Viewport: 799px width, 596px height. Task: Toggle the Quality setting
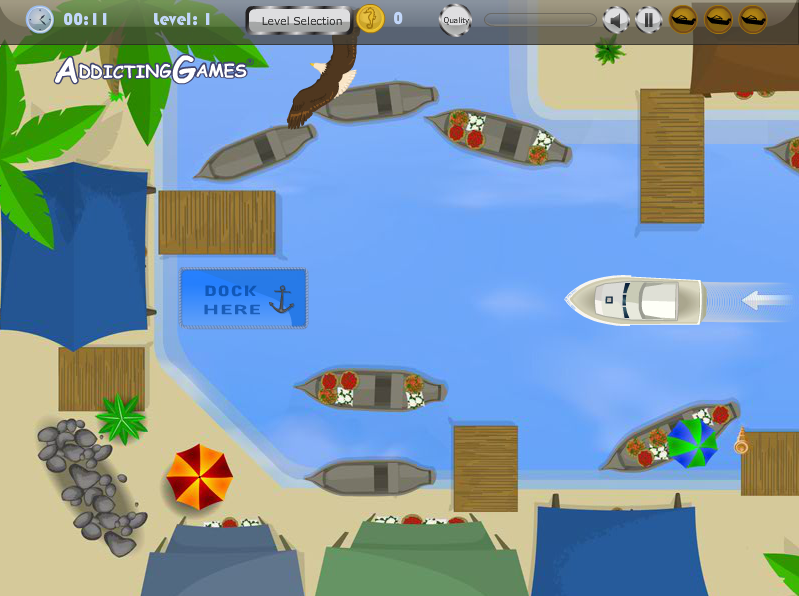coord(456,20)
